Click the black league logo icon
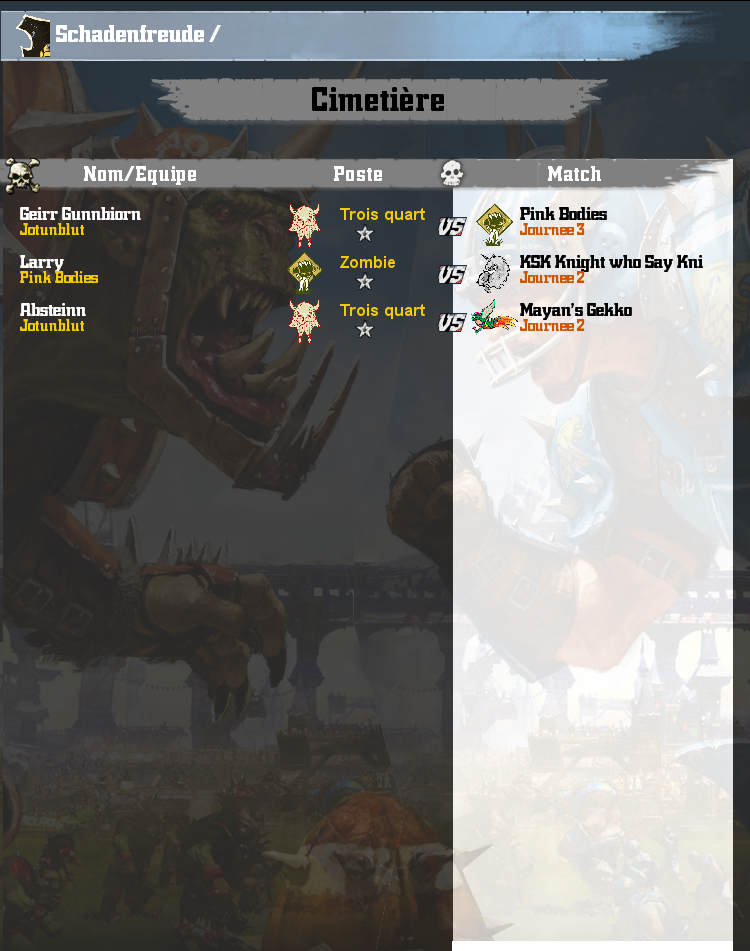This screenshot has width=750, height=951. click(34, 37)
